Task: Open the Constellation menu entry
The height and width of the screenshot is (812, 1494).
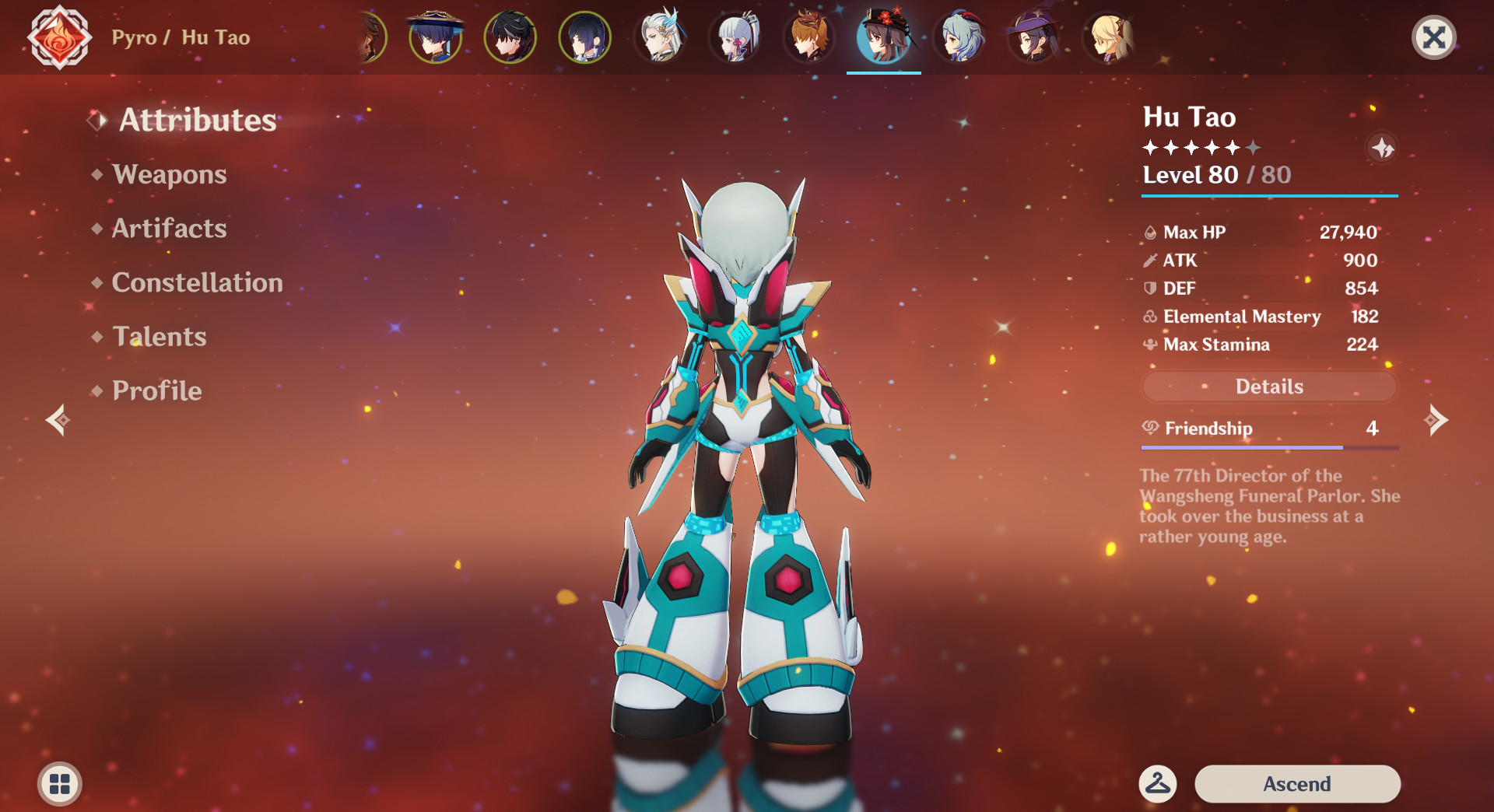Action: tap(197, 282)
